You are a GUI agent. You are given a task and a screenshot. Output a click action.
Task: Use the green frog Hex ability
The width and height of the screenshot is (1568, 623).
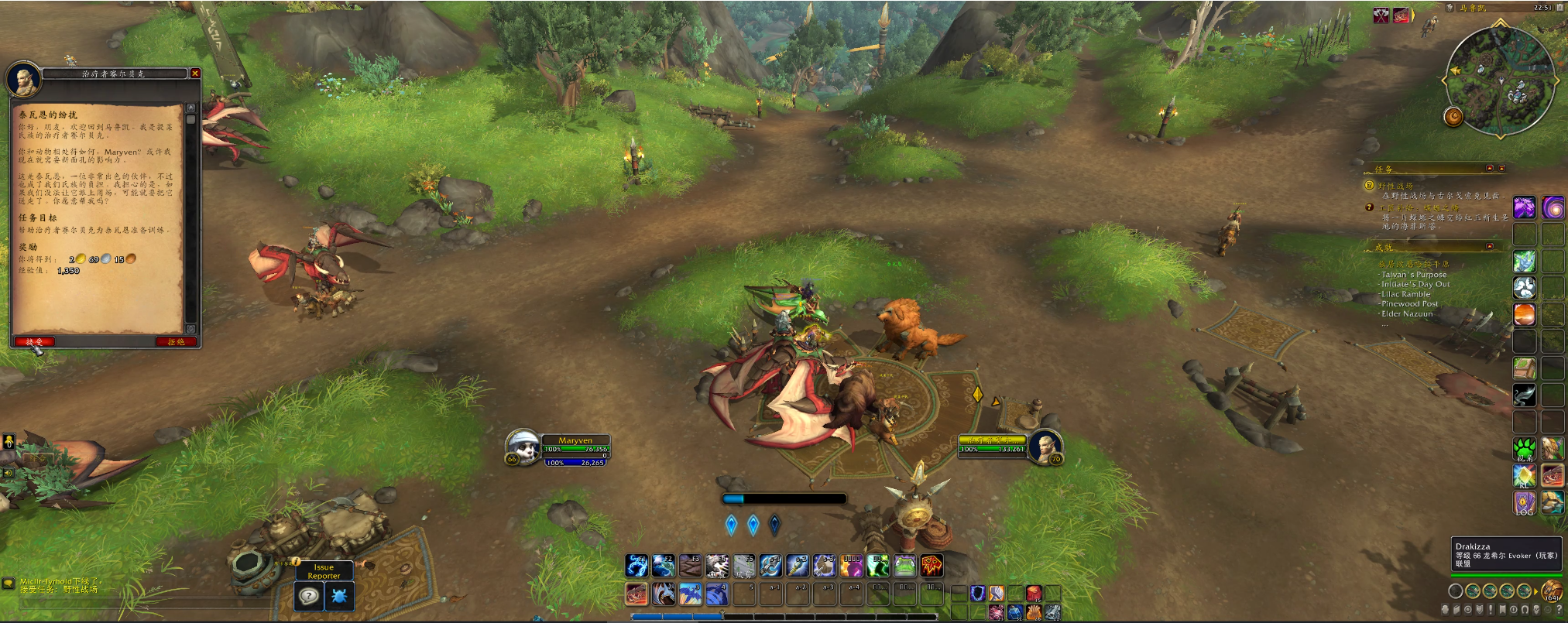click(x=904, y=566)
